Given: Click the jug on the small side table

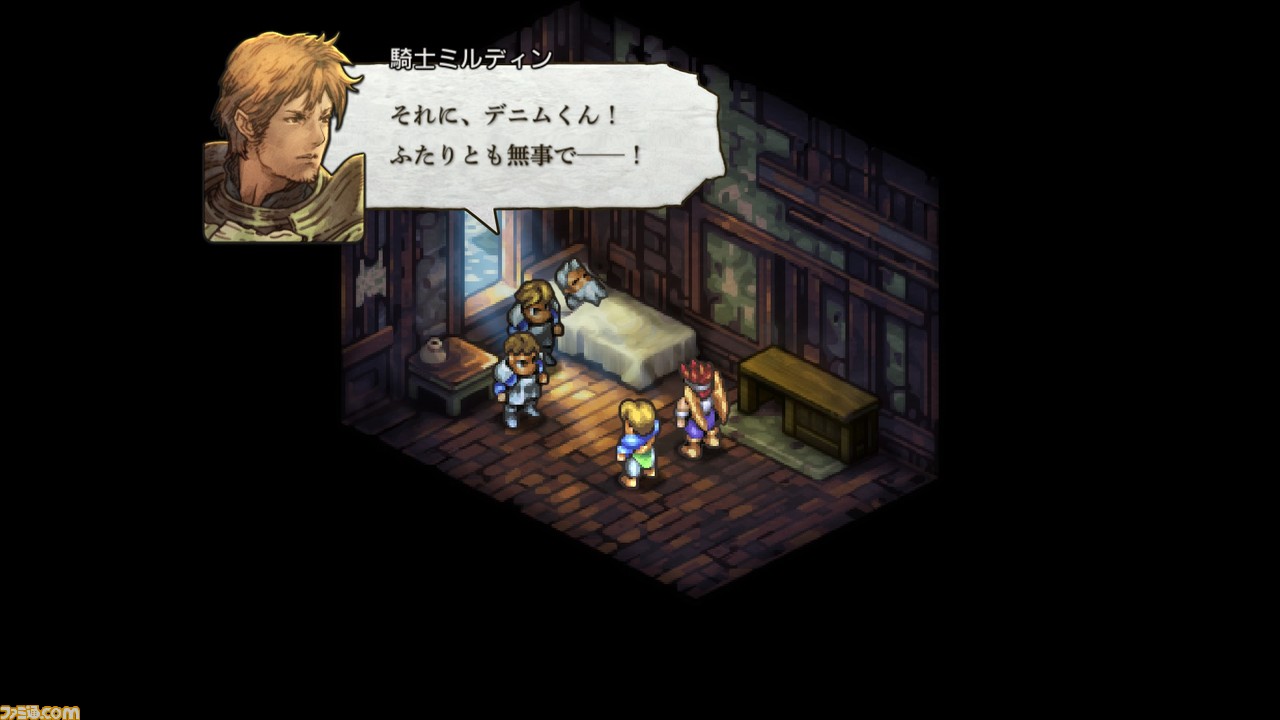Looking at the screenshot, I should coord(434,350).
